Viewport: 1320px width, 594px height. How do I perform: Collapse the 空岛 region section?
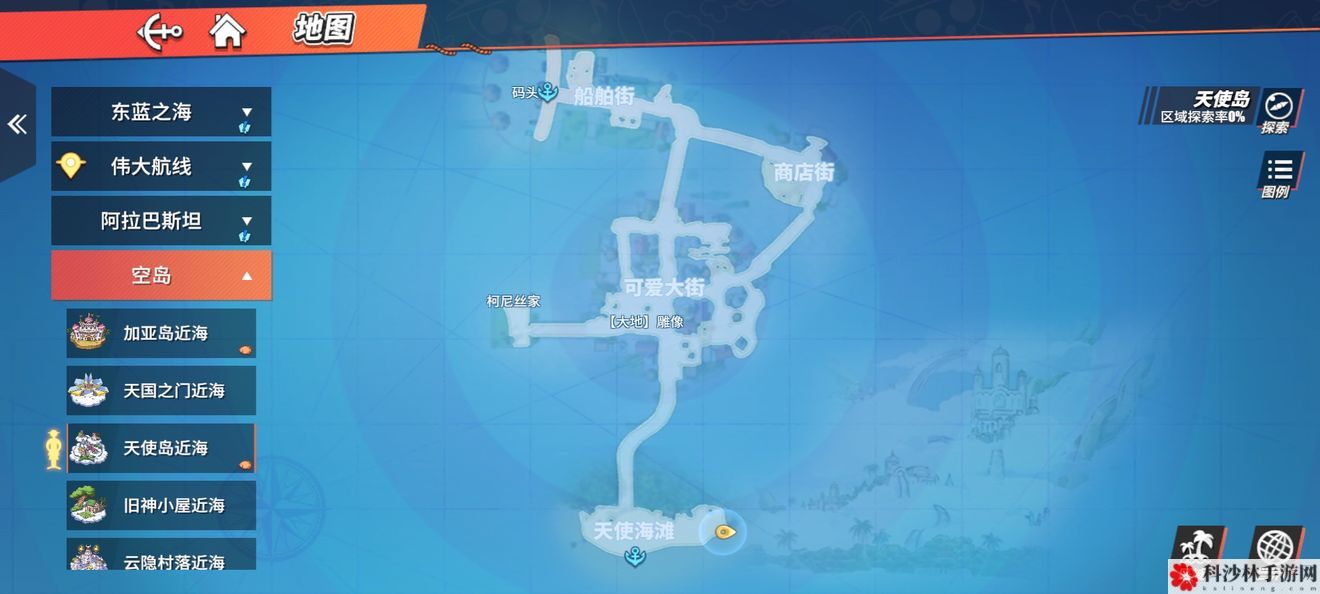point(161,275)
